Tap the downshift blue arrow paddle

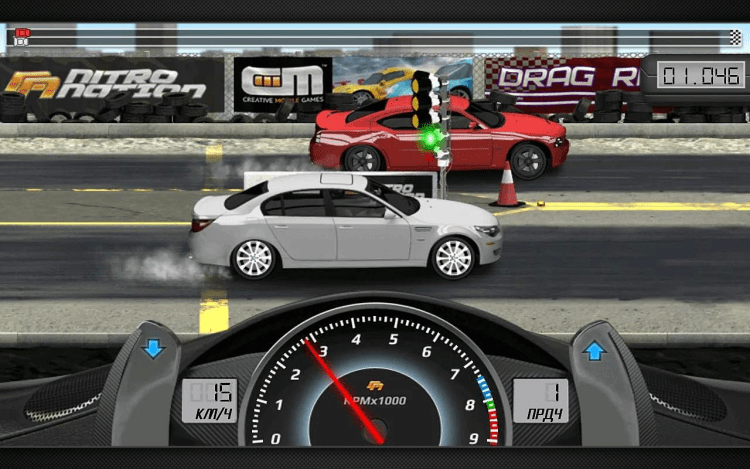(x=153, y=349)
